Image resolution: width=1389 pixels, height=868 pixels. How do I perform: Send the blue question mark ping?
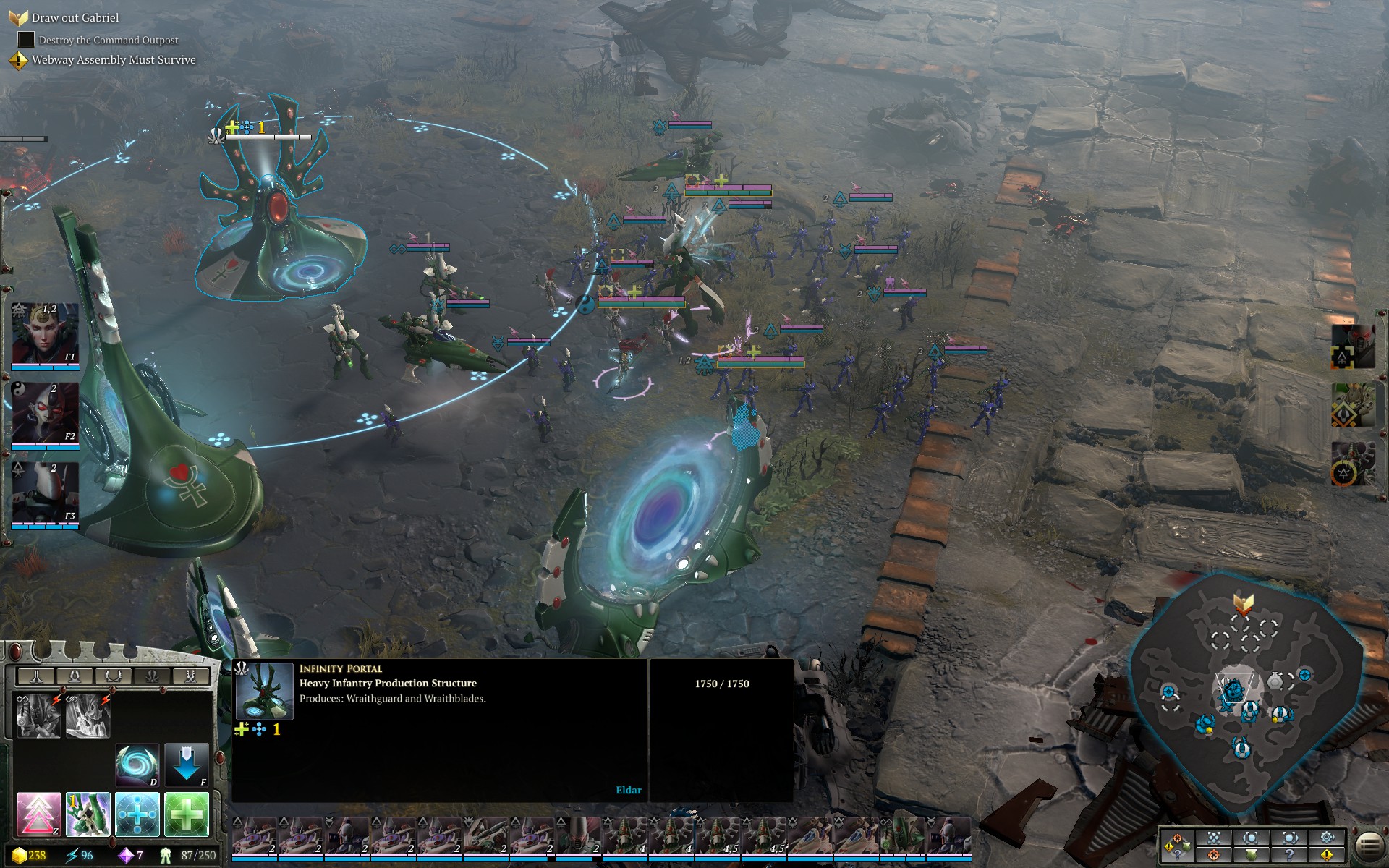pyautogui.click(x=1289, y=855)
